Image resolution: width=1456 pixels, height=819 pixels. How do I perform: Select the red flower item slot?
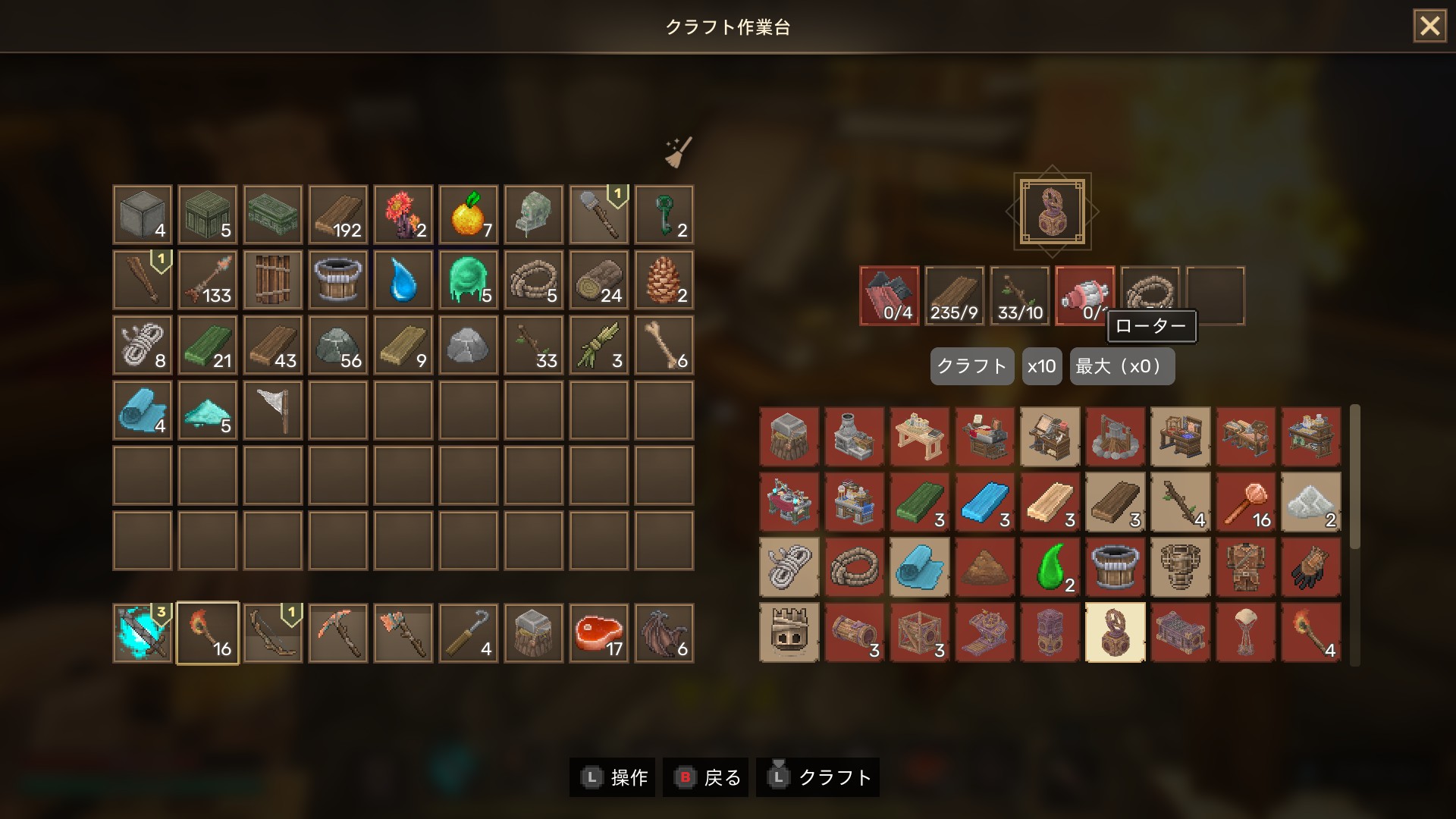coord(403,215)
